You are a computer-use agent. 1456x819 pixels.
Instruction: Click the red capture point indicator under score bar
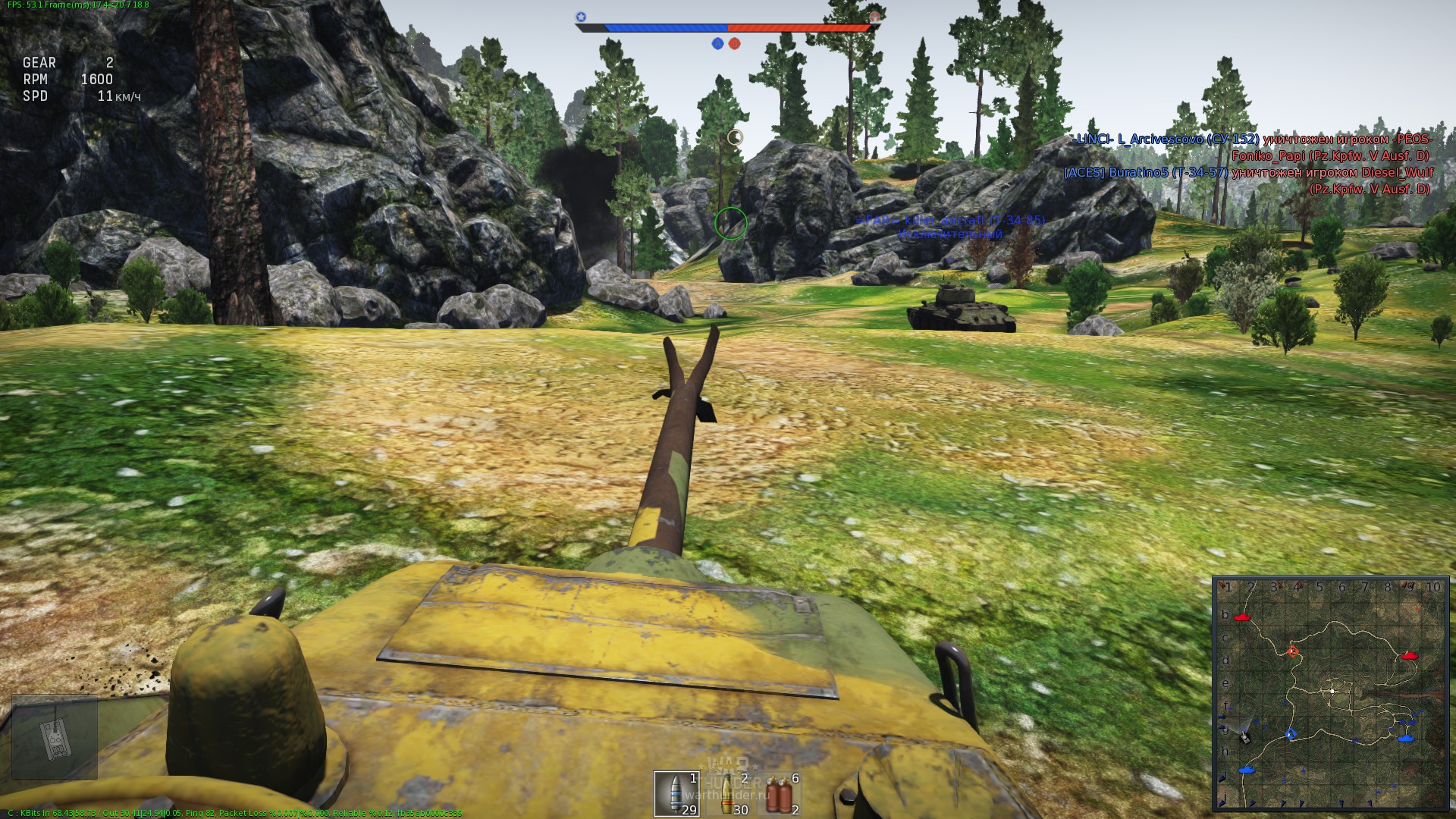[x=735, y=44]
